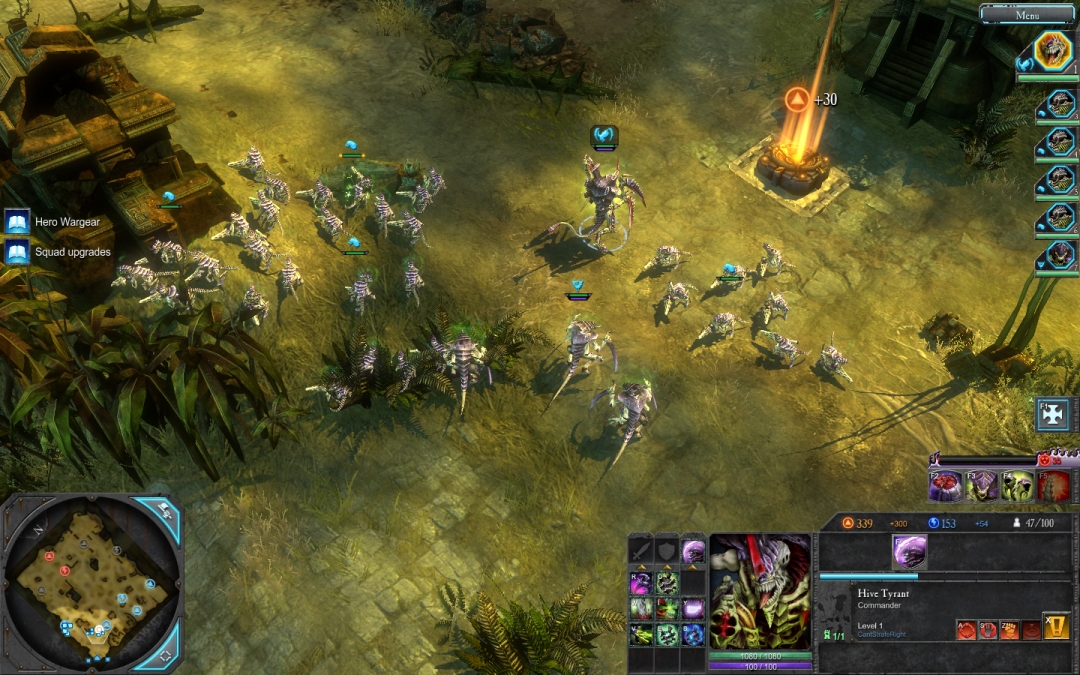
Task: Activate the F3 global ability
Action: point(981,486)
